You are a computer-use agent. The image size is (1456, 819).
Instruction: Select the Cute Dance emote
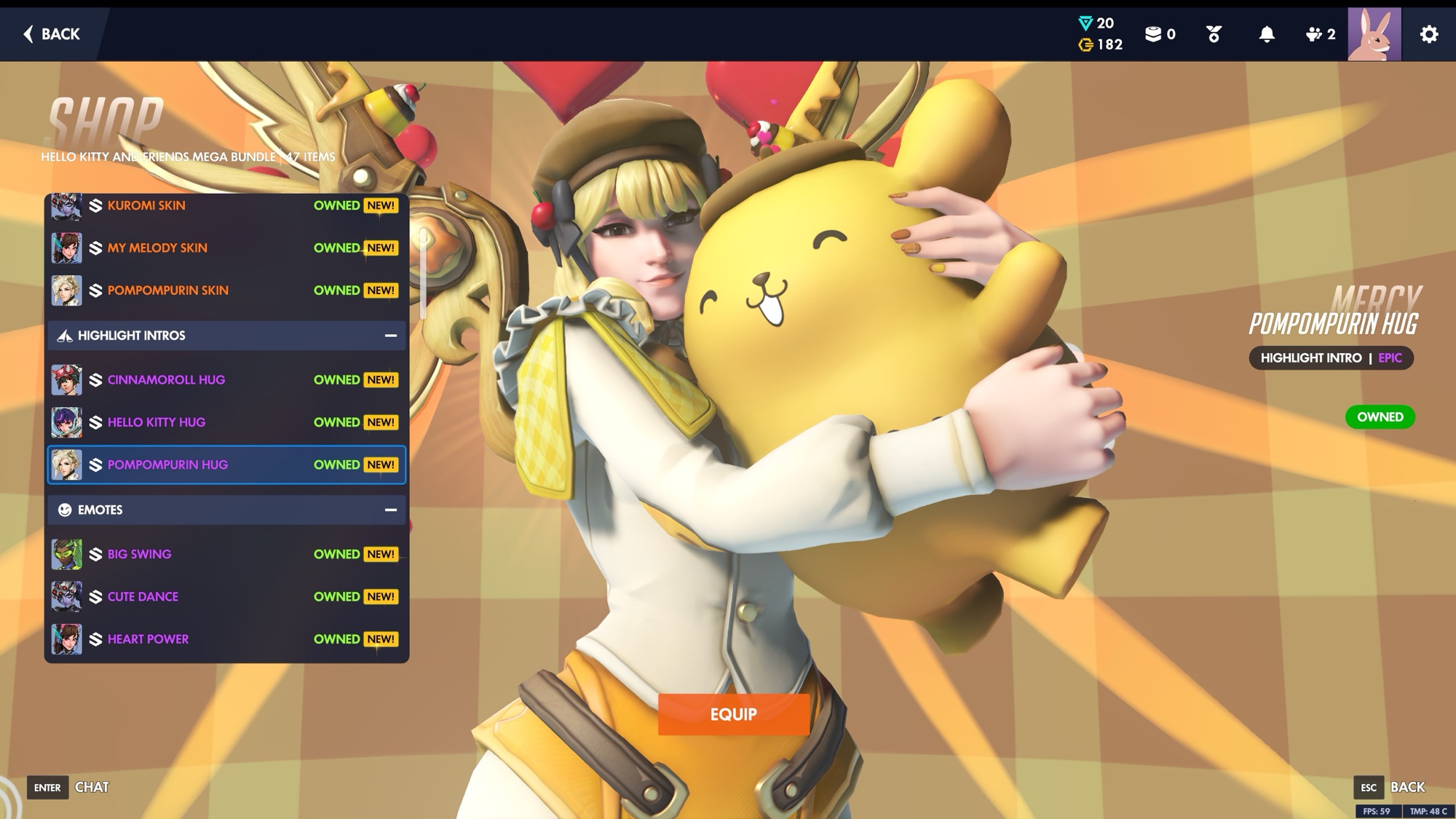(x=226, y=597)
